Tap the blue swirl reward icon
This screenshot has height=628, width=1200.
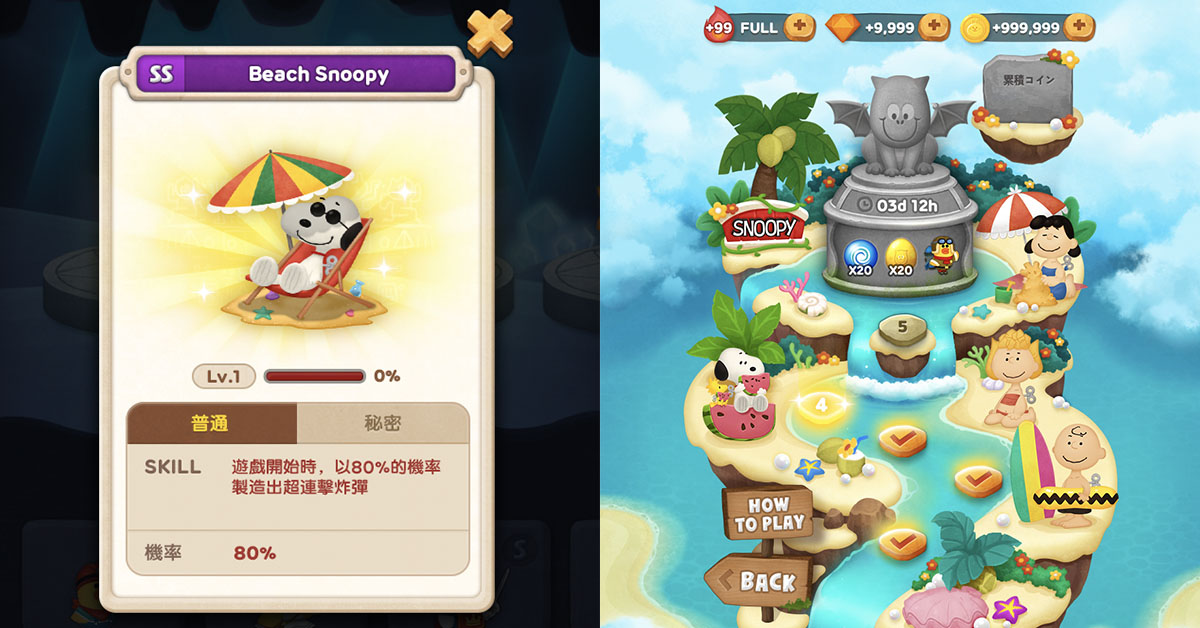pos(860,255)
